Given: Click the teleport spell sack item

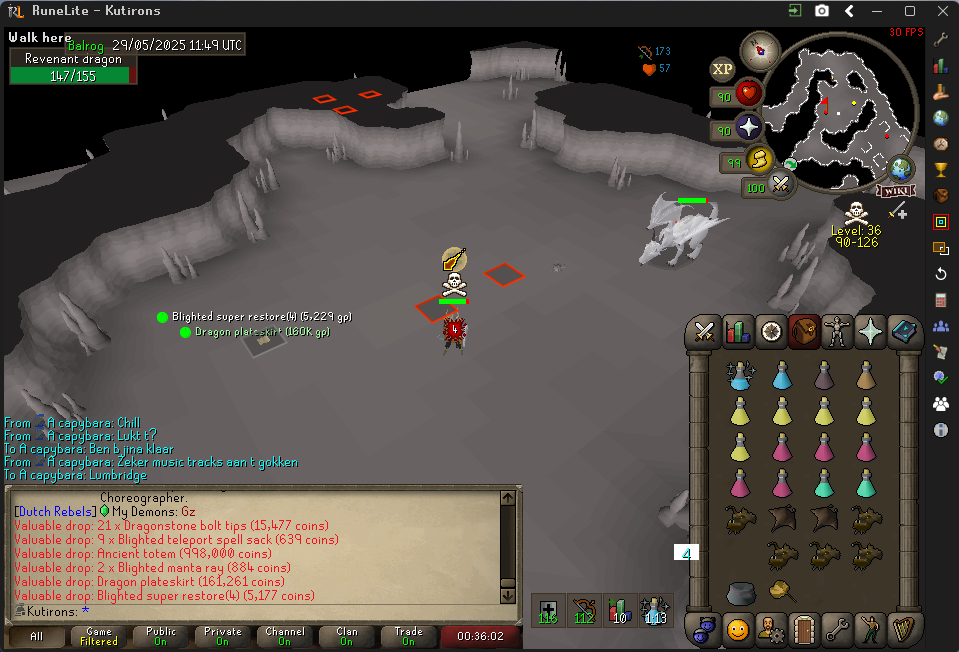Looking at the screenshot, I should tap(781, 592).
